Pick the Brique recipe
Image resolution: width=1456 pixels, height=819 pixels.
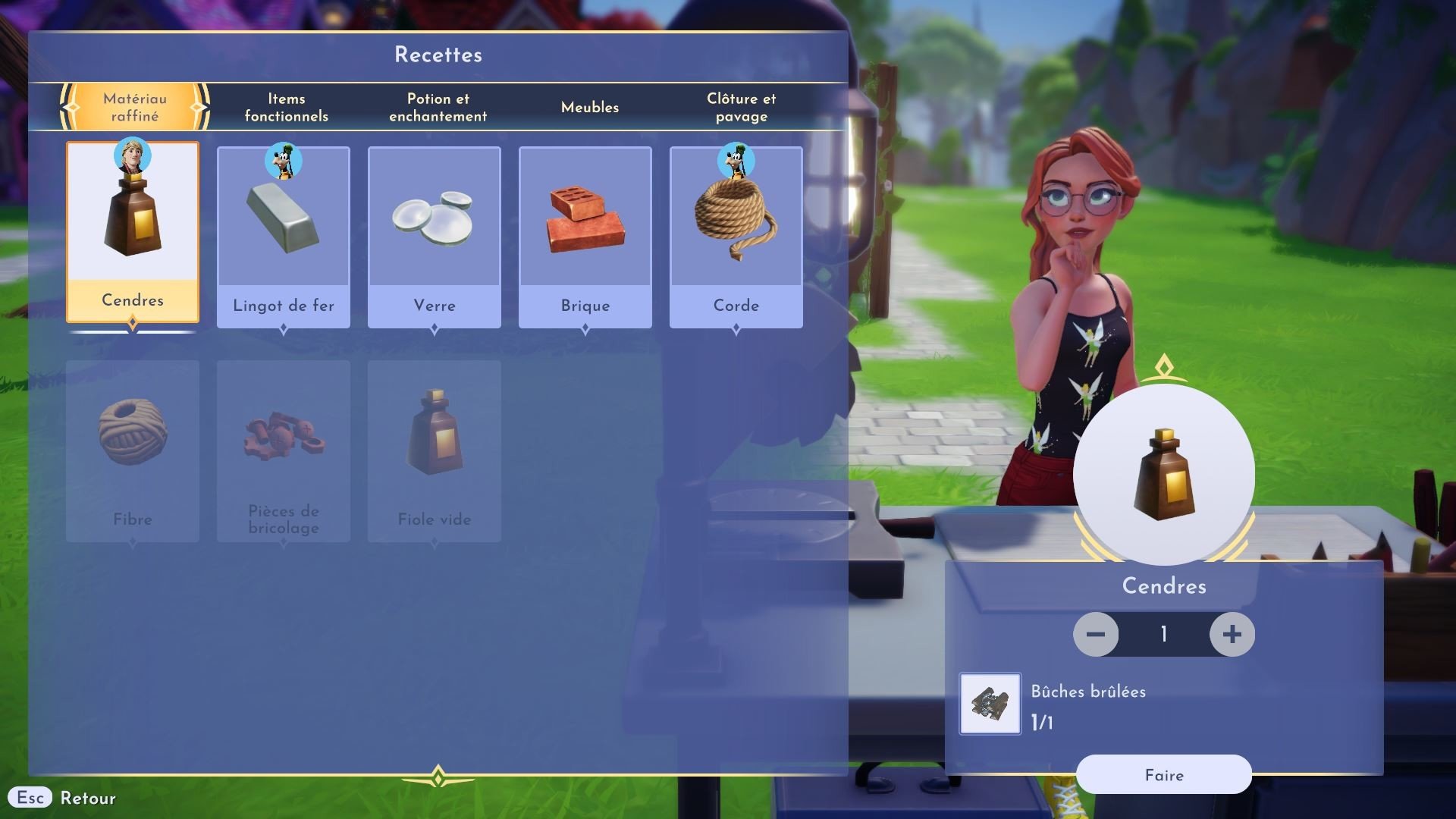click(x=585, y=237)
